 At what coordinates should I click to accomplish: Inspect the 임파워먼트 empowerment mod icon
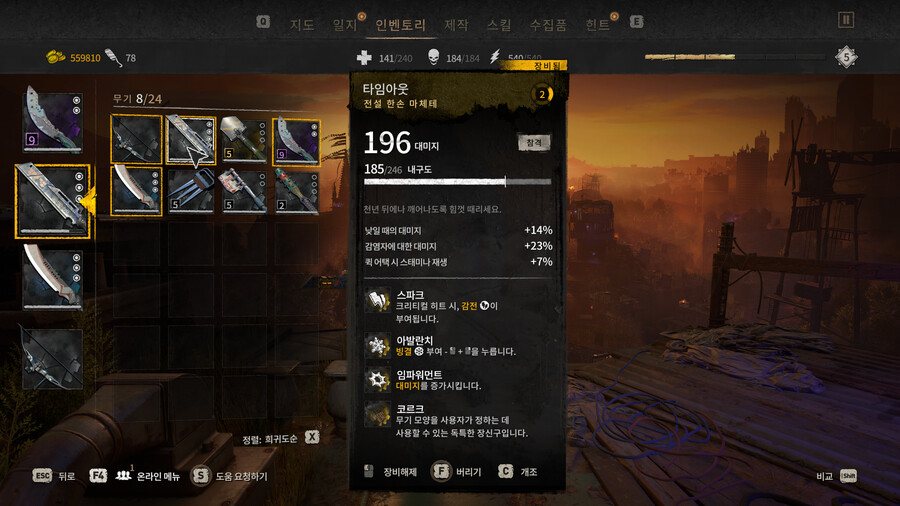[377, 380]
